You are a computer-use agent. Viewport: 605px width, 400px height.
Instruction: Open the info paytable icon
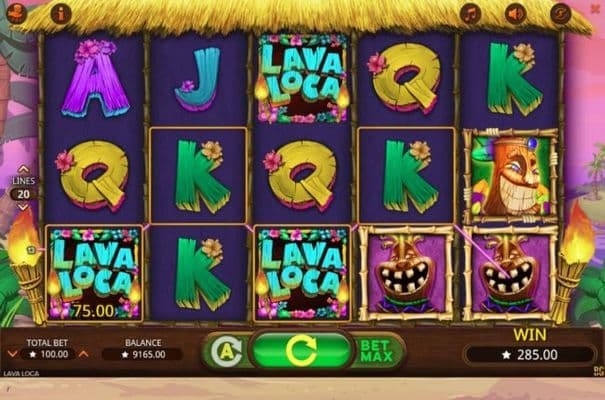coord(61,14)
